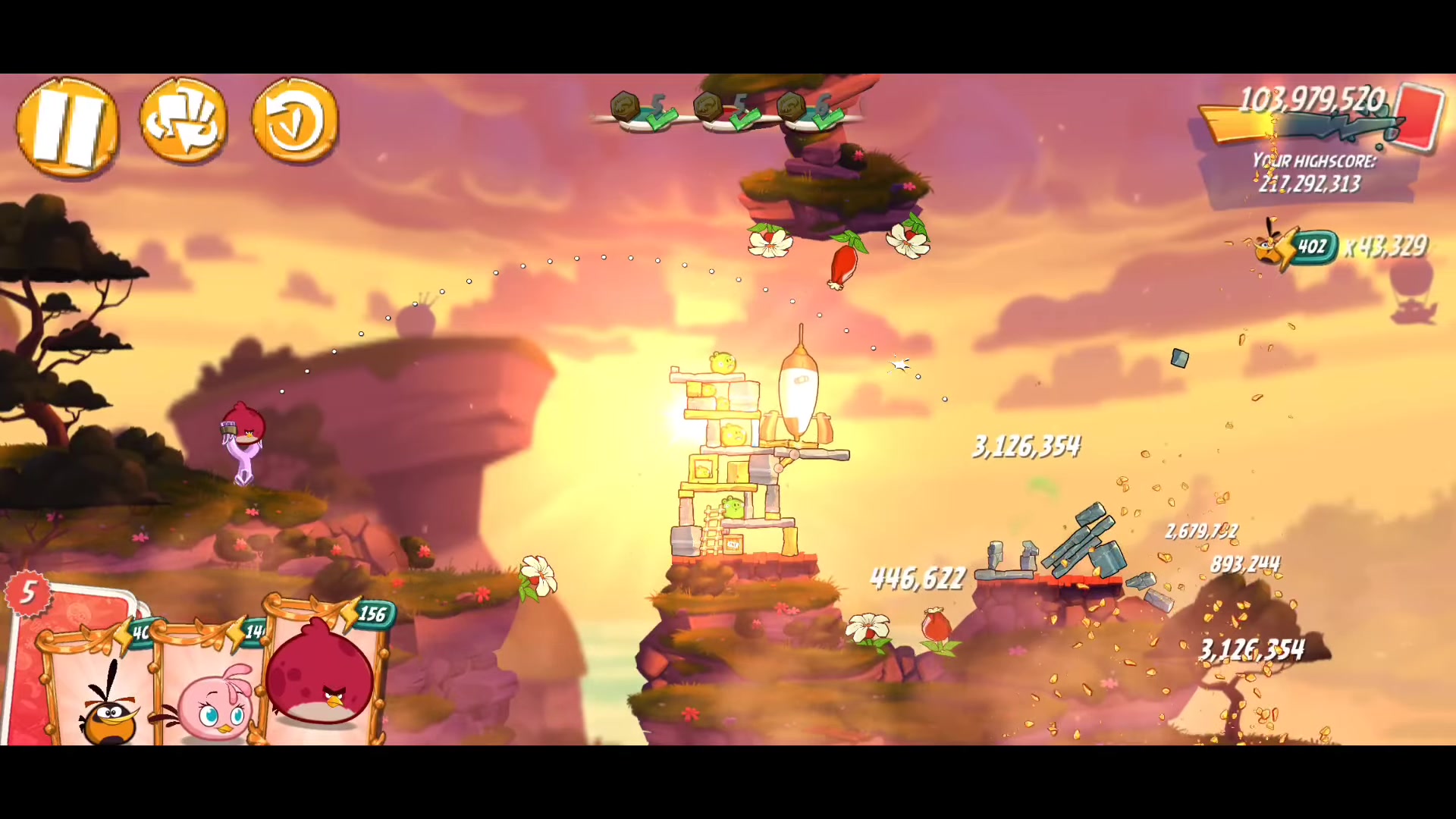Image resolution: width=1456 pixels, height=819 pixels.
Task: Pause the game
Action: (67, 127)
